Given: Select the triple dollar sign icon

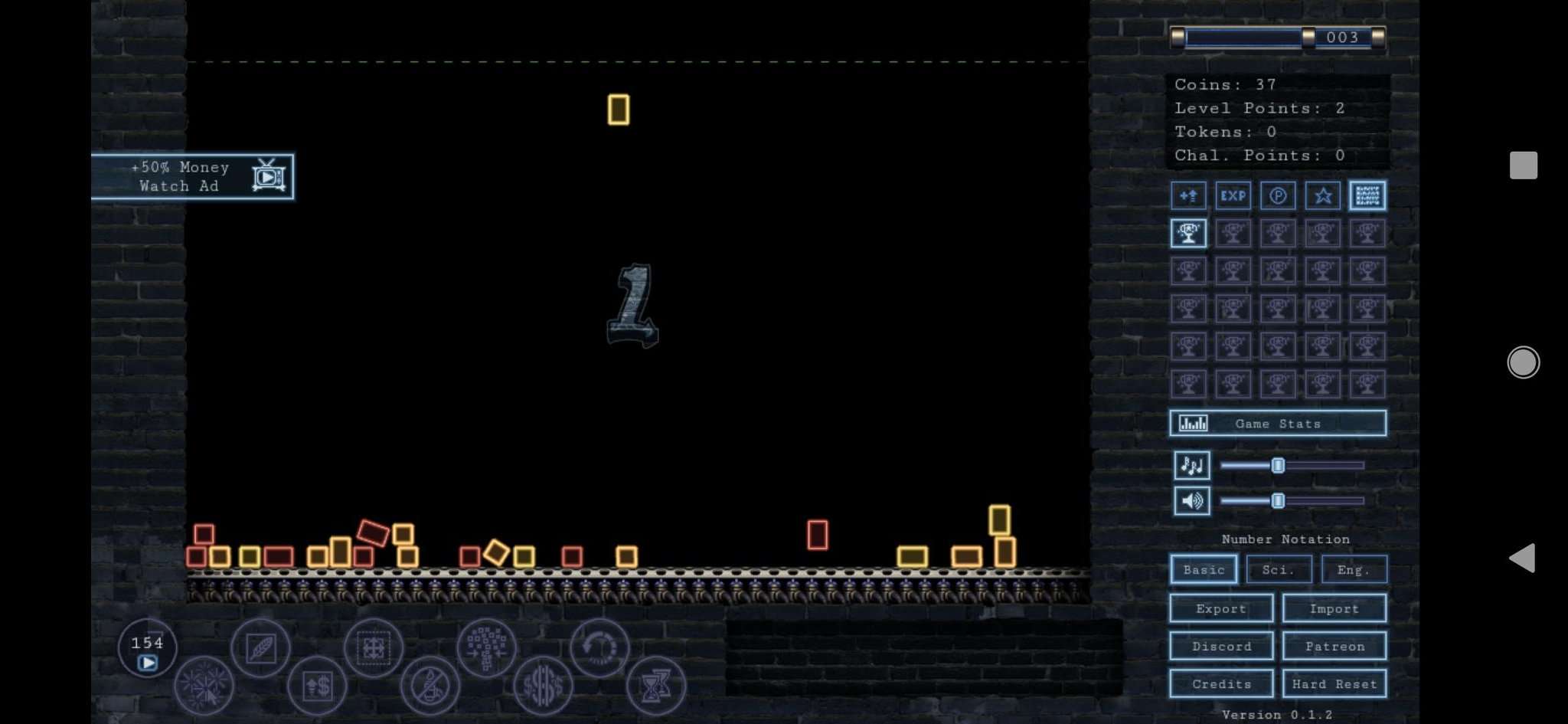Looking at the screenshot, I should click(x=543, y=686).
